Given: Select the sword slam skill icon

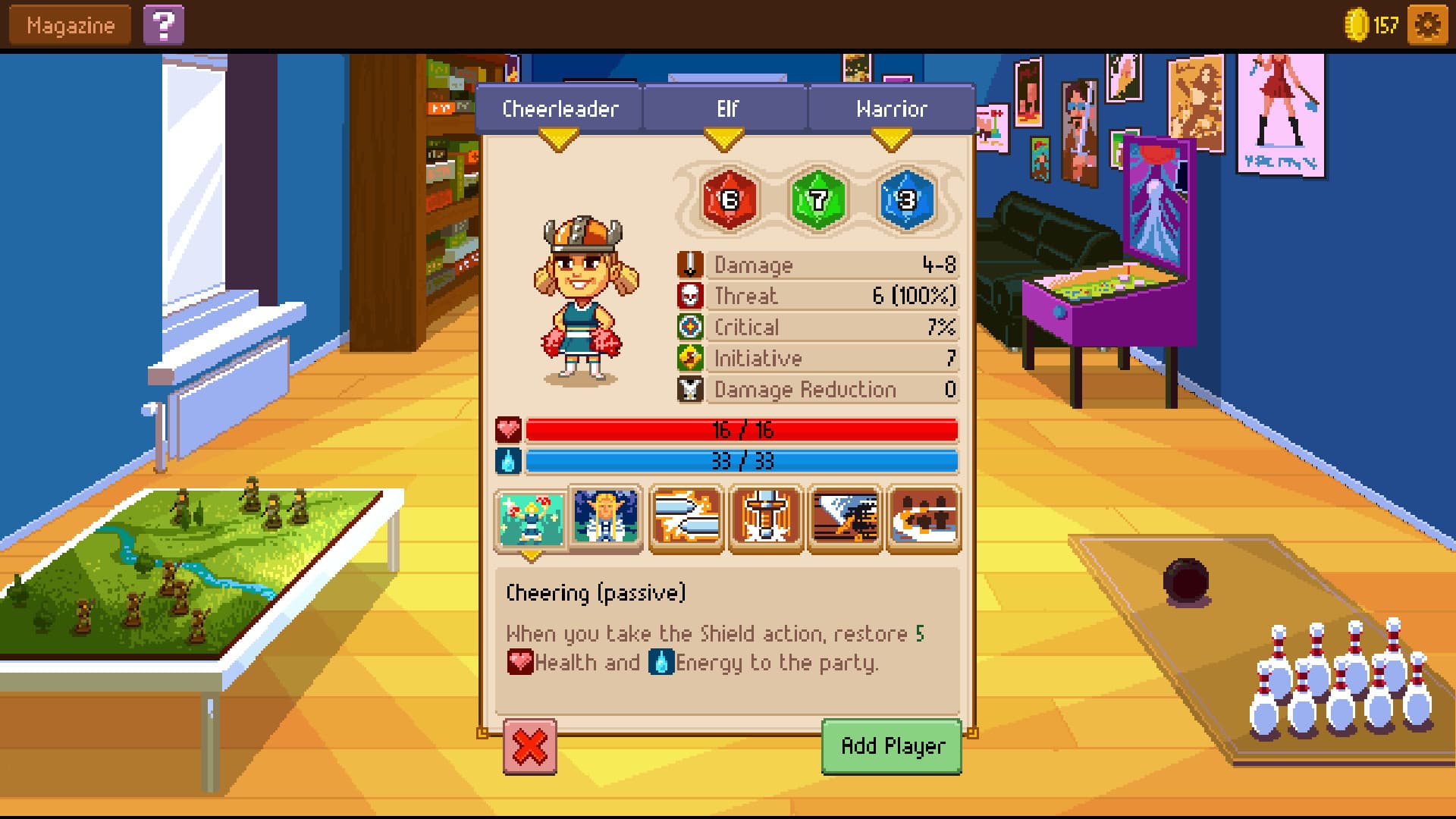Looking at the screenshot, I should tap(765, 519).
